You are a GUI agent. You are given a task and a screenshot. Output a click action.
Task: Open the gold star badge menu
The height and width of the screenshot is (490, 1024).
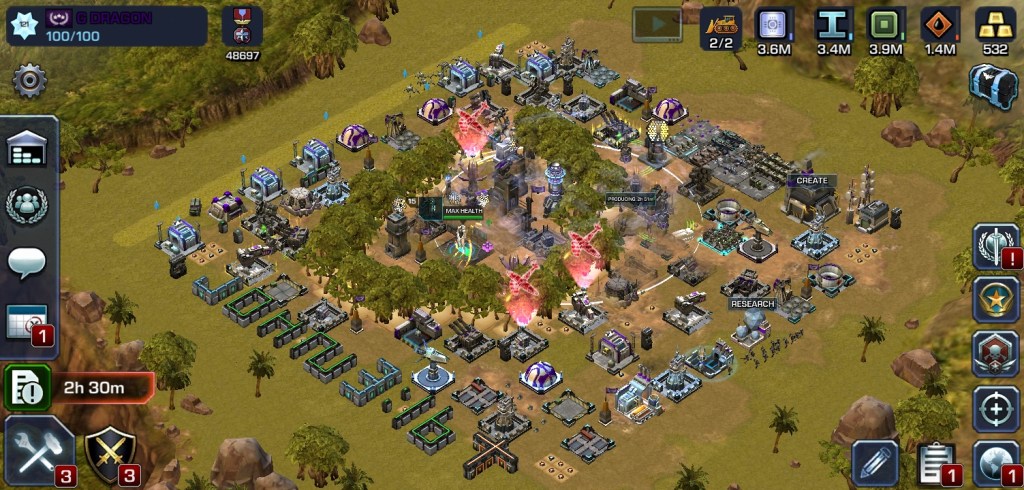[995, 300]
